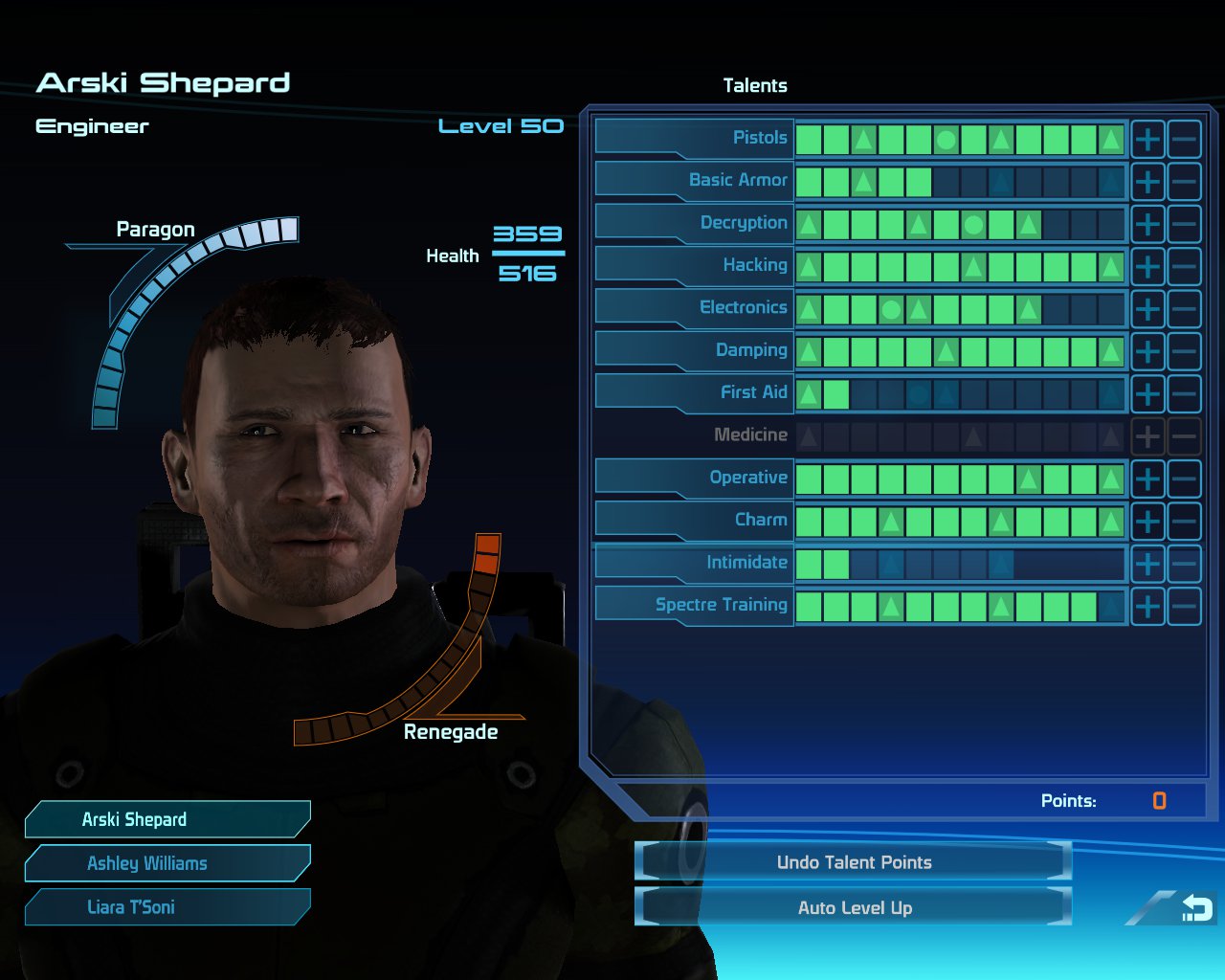Image resolution: width=1225 pixels, height=980 pixels.
Task: Increase the Decryption talent
Action: coord(1147,225)
